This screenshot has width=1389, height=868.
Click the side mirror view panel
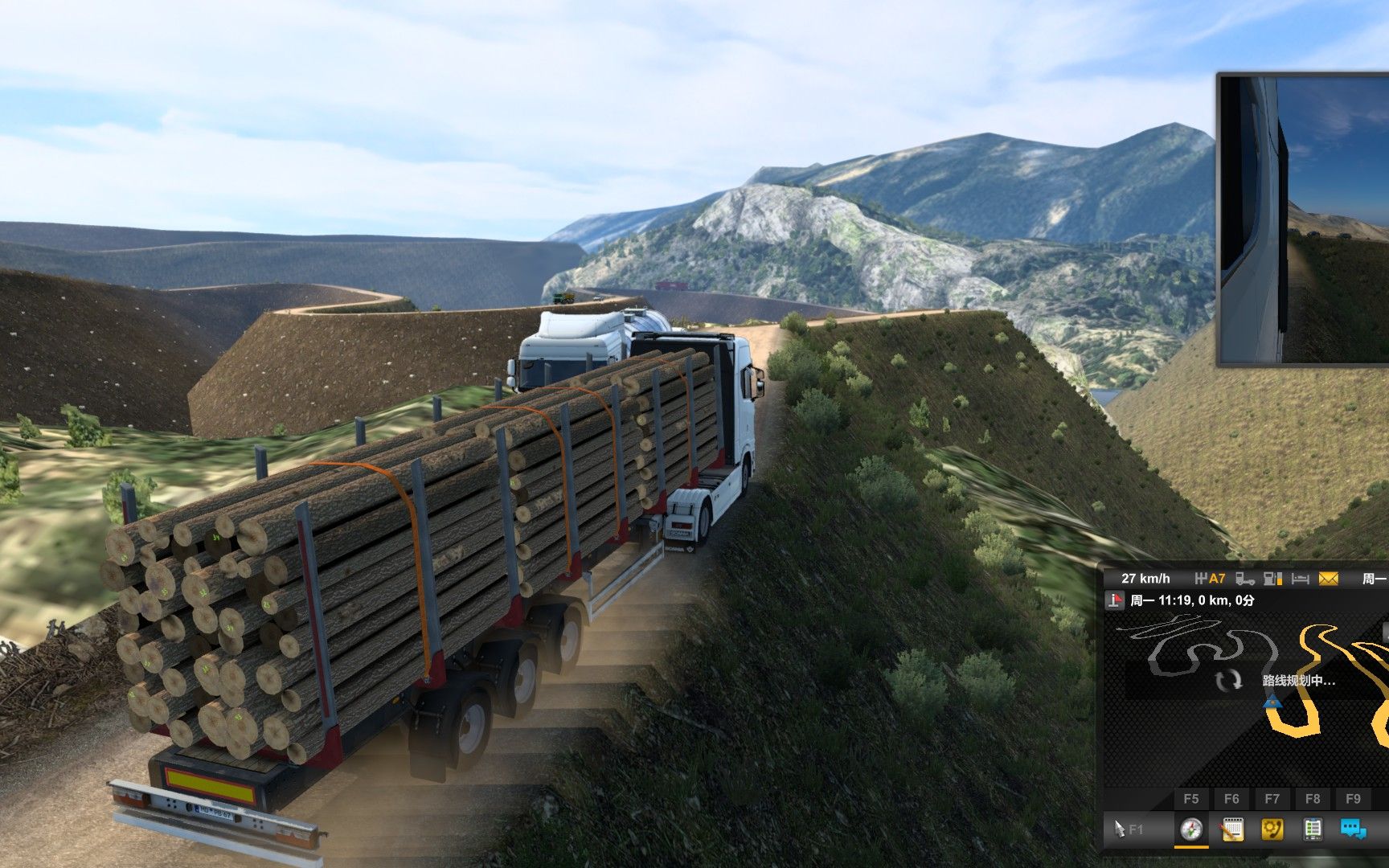pos(1304,219)
